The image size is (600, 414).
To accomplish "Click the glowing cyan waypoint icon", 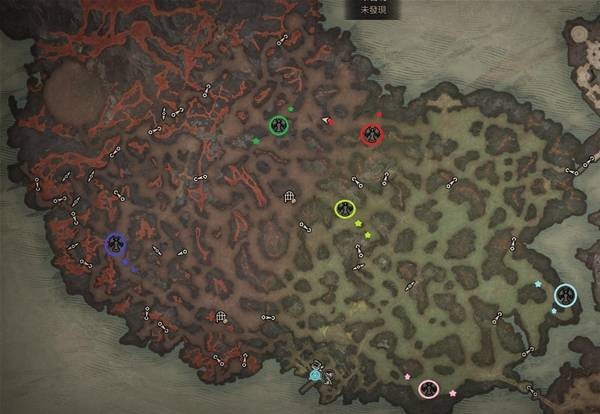I will [x=316, y=375].
